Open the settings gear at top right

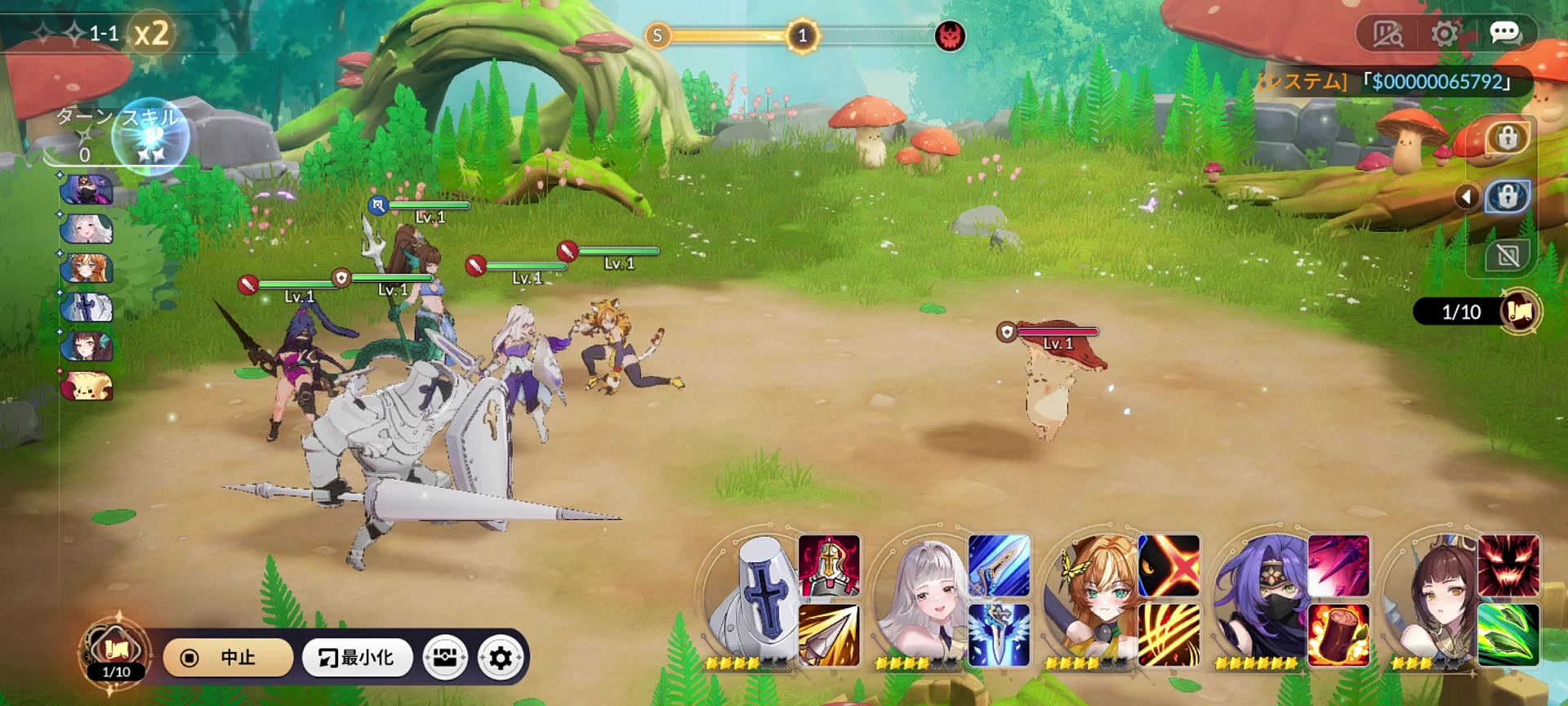point(1444,34)
